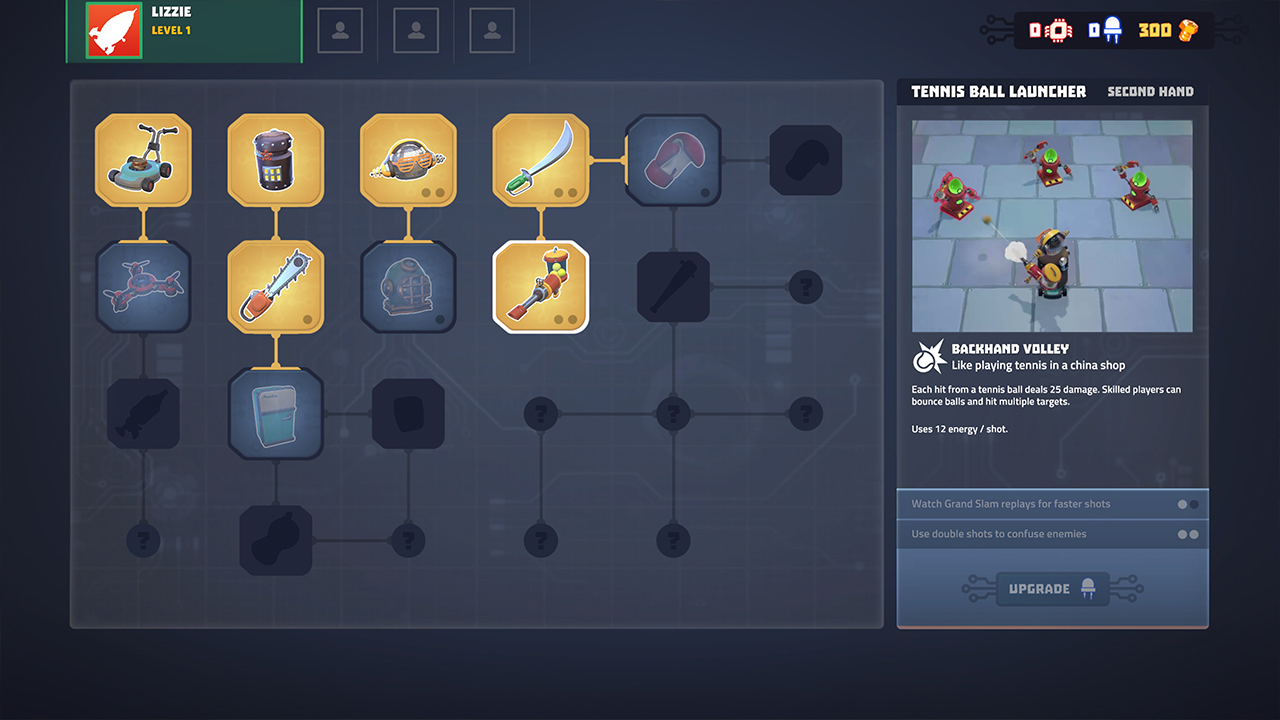Screen dimensions: 1280x720
Task: Select the lawn mower gadget in the tech tree
Action: [x=143, y=159]
